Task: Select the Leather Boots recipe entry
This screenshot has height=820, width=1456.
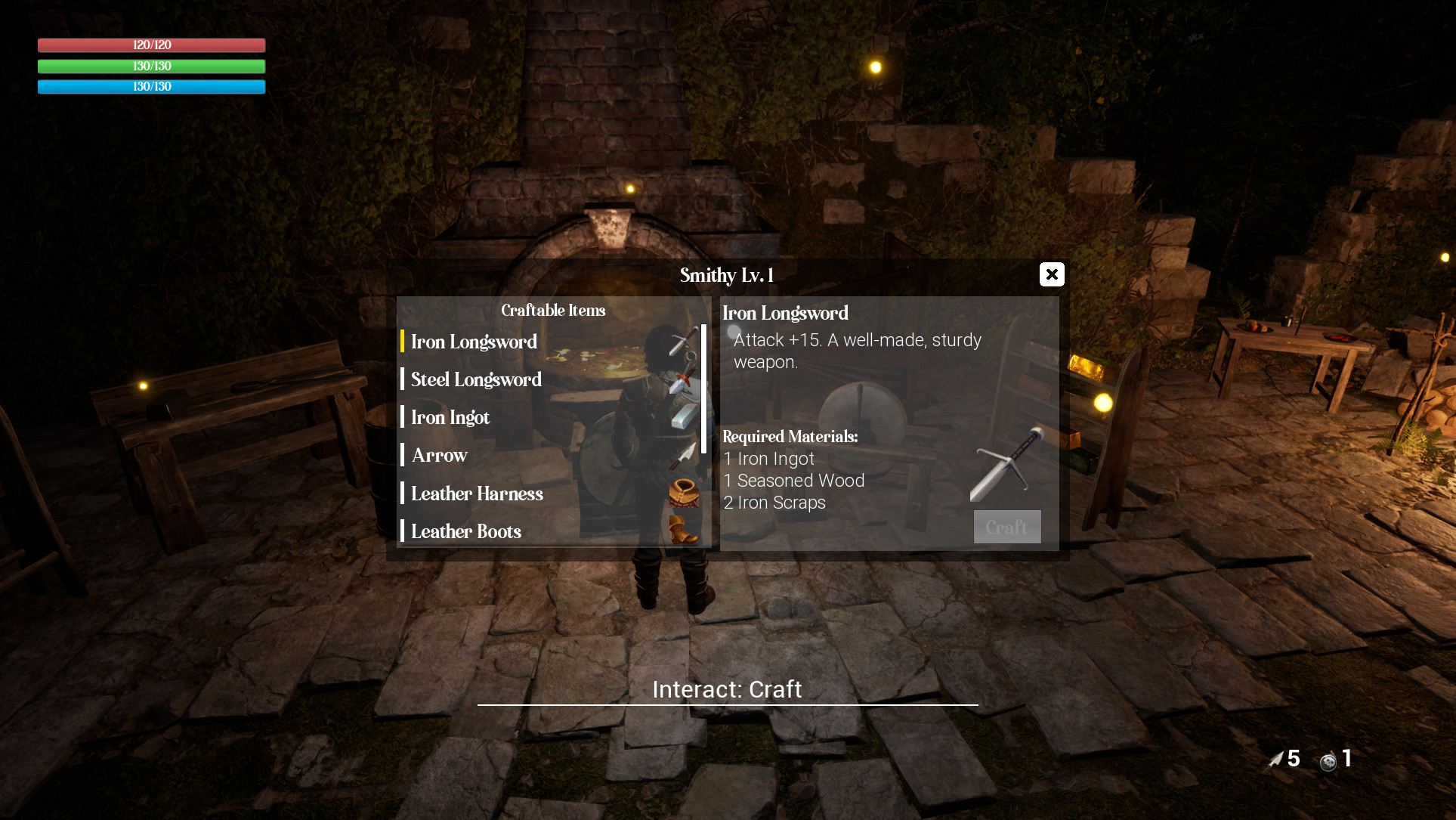Action: (x=465, y=531)
